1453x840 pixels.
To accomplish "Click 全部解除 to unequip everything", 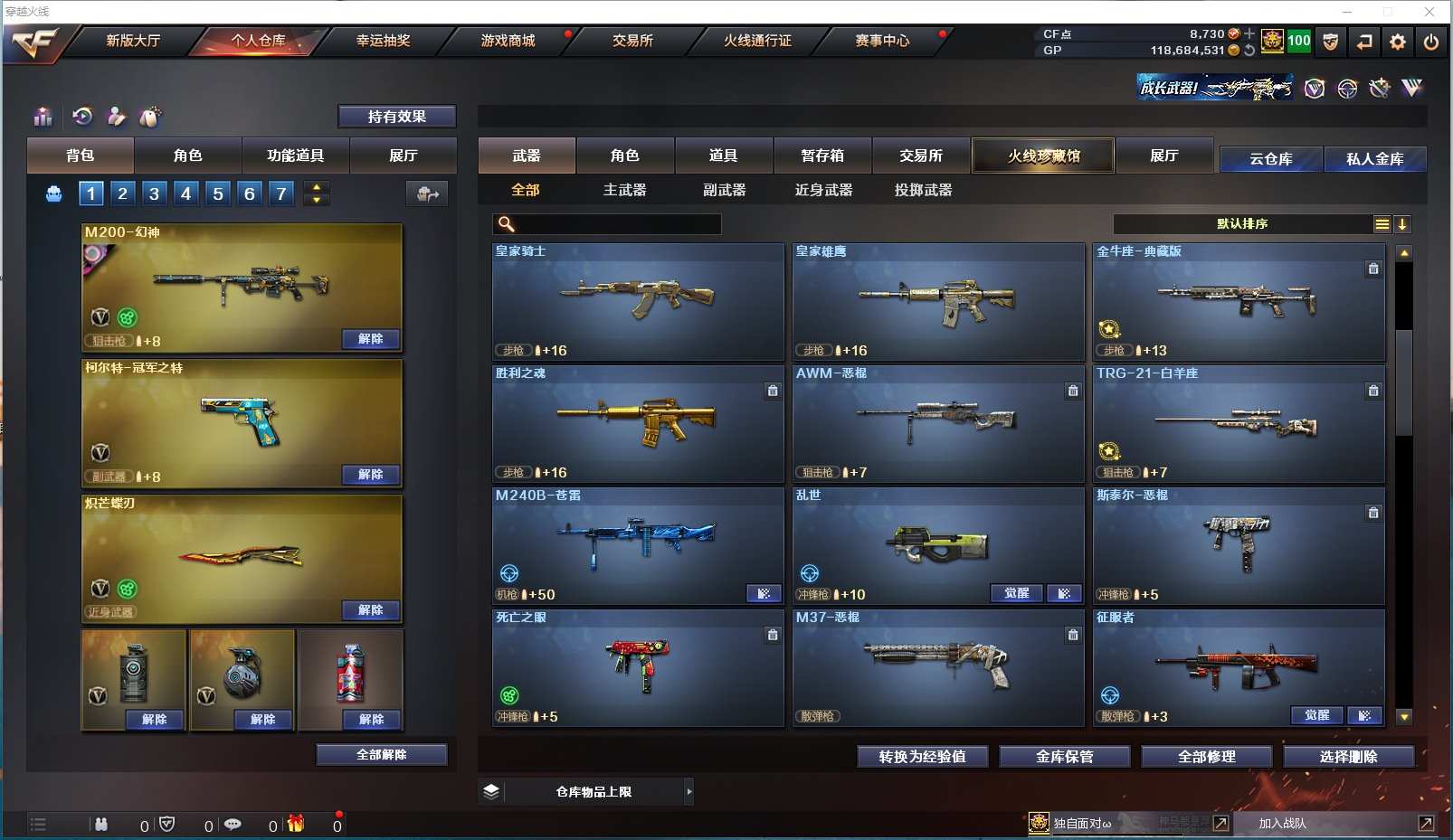I will tap(381, 755).
